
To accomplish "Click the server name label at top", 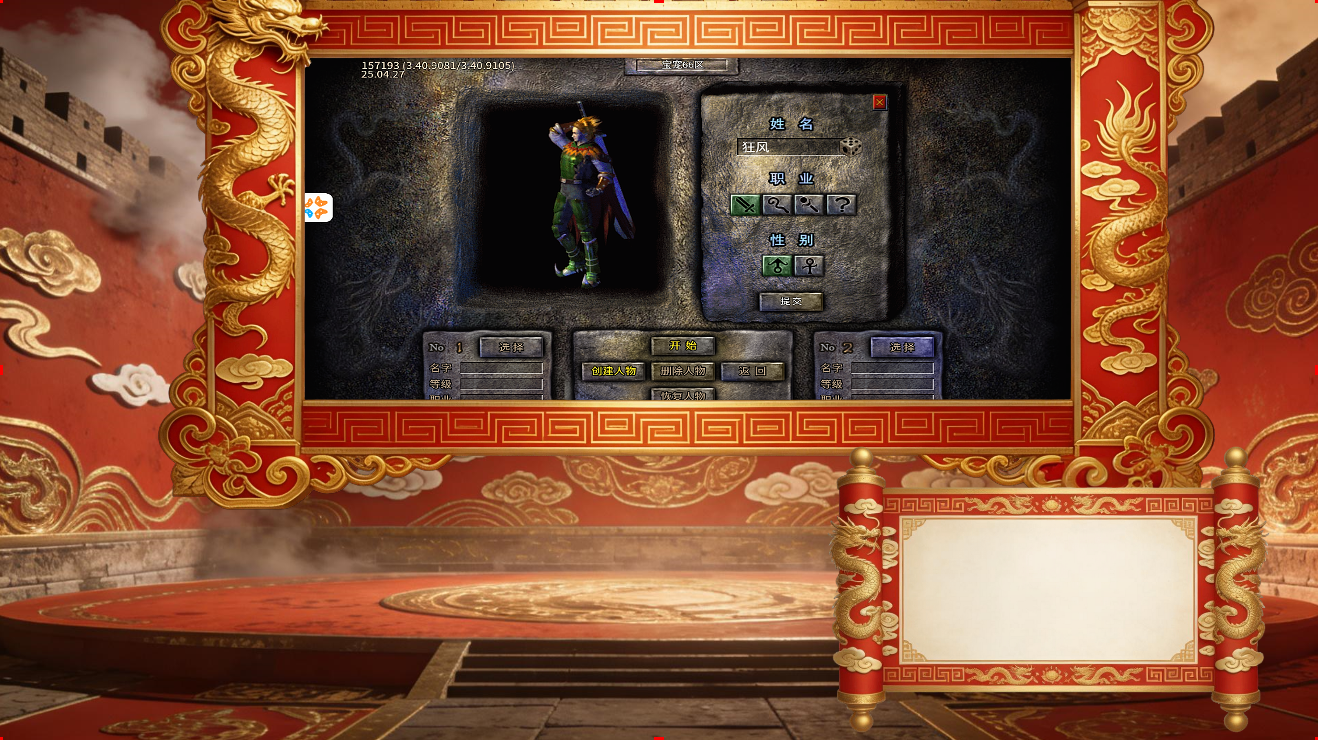I will coord(682,65).
